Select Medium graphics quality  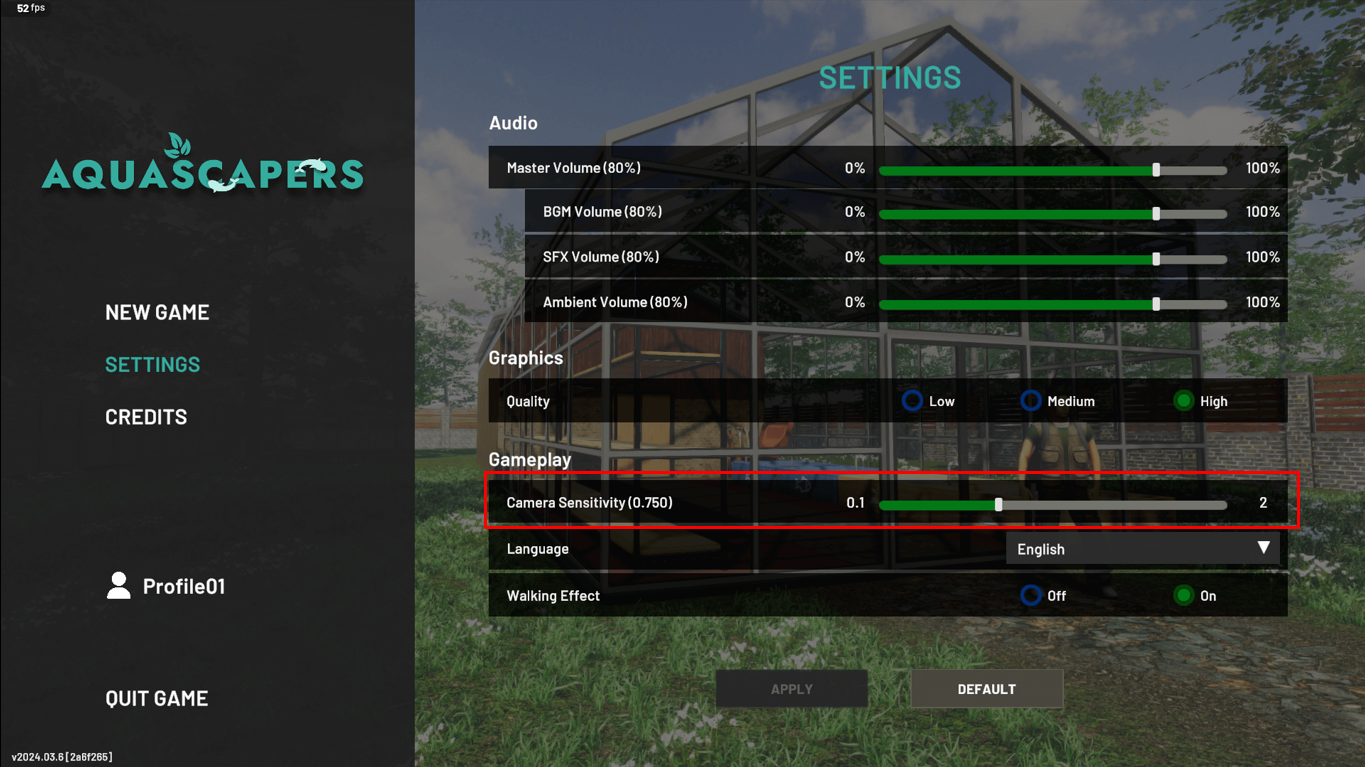pos(1031,400)
